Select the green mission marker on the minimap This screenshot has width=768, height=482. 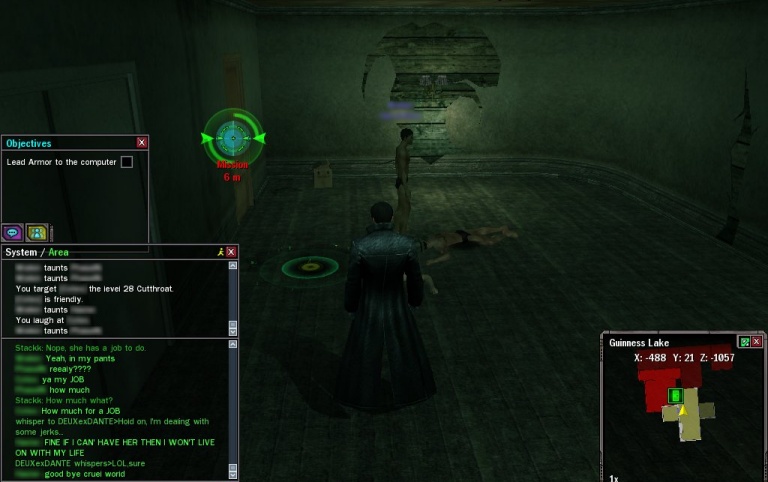[x=675, y=396]
